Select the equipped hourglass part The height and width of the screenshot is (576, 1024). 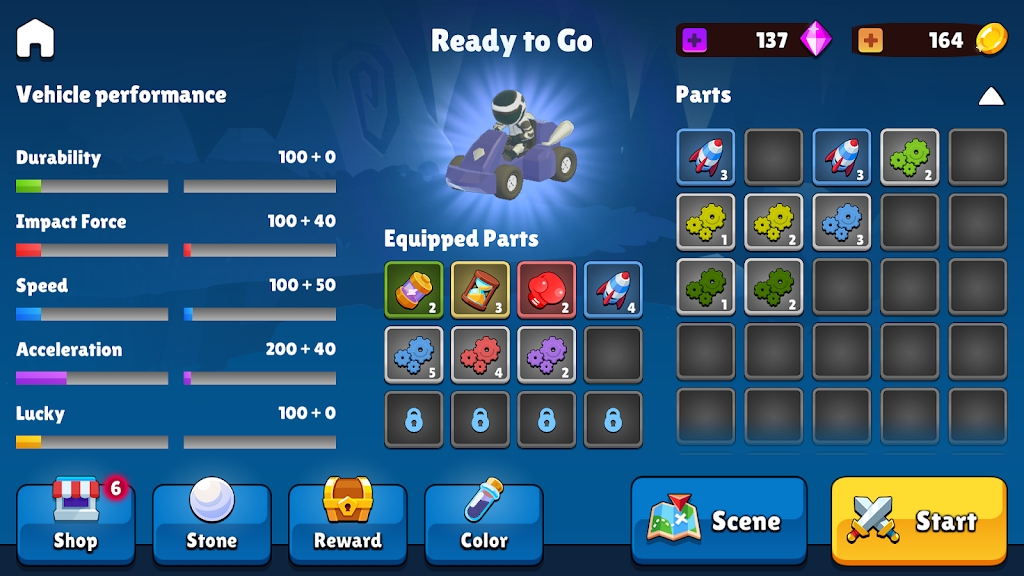pyautogui.click(x=480, y=290)
